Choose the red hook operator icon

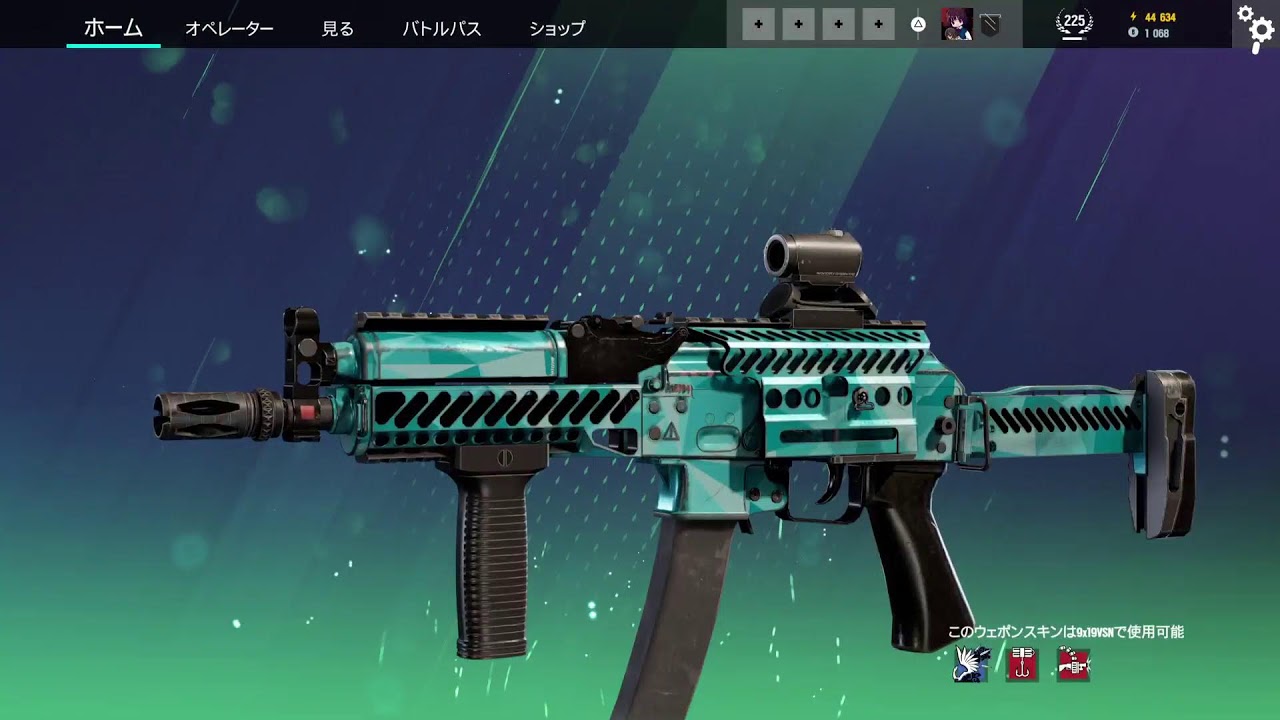click(1022, 664)
